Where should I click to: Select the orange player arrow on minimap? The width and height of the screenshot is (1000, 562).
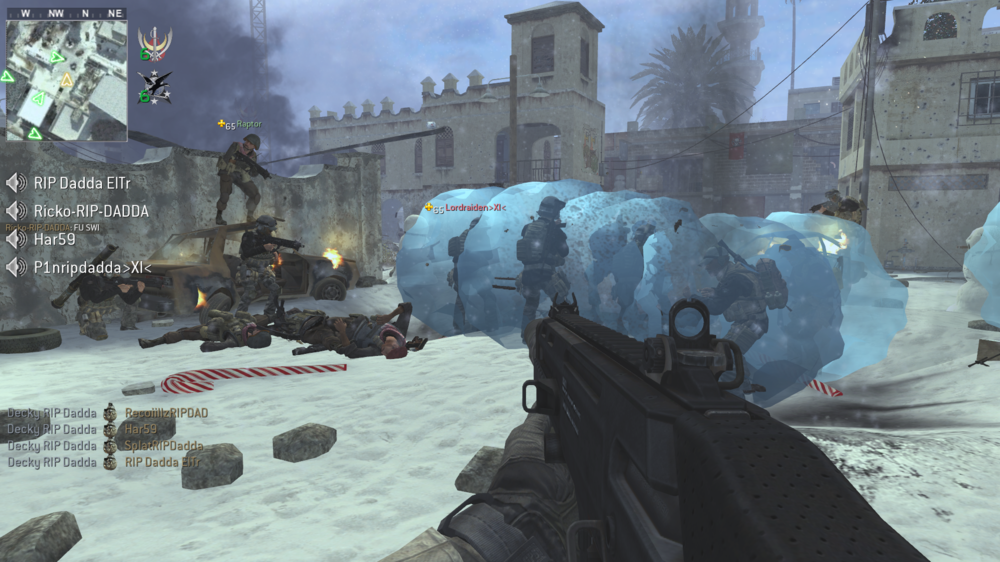point(67,80)
